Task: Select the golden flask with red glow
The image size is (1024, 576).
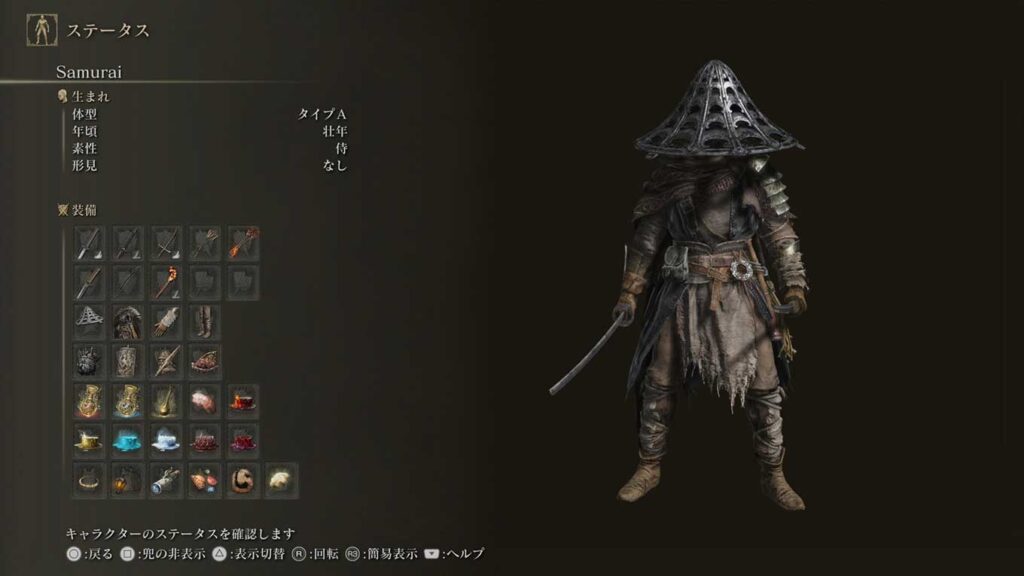Action: [90, 401]
